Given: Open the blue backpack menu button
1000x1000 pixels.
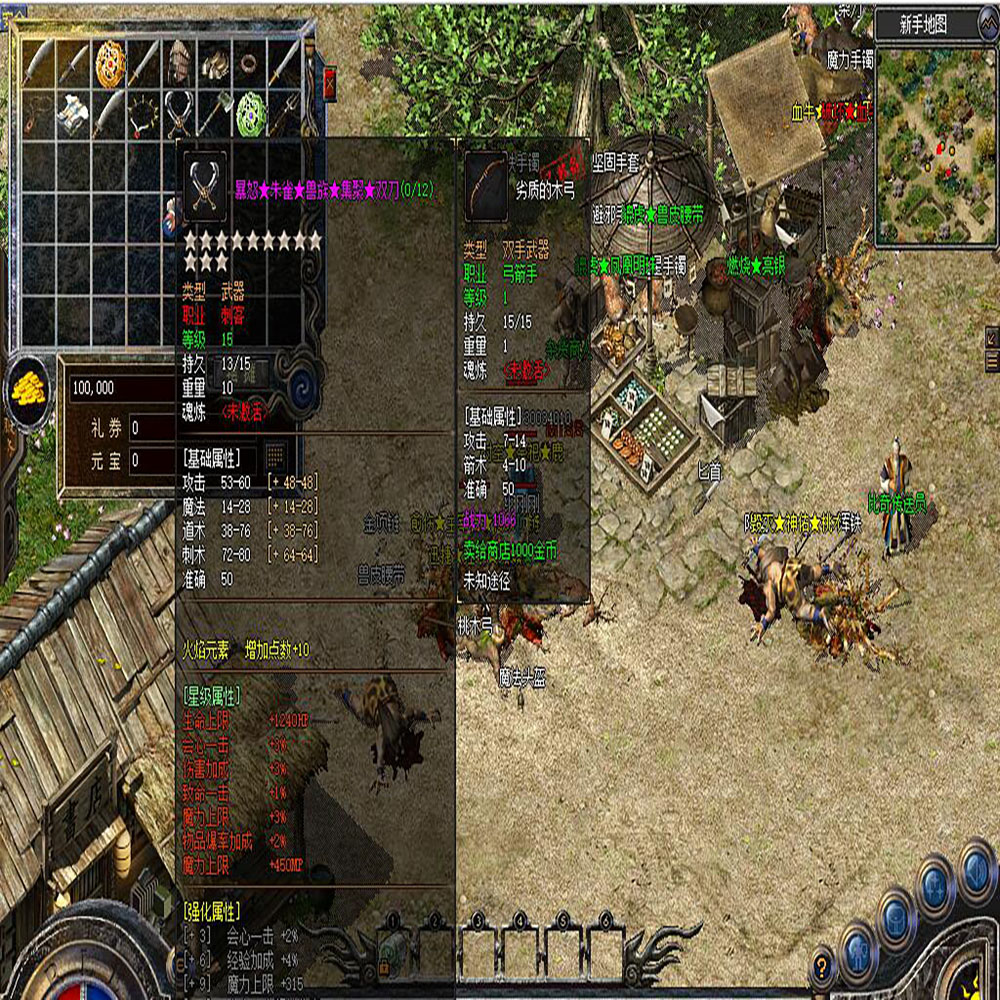Looking at the screenshot, I should (x=894, y=921).
